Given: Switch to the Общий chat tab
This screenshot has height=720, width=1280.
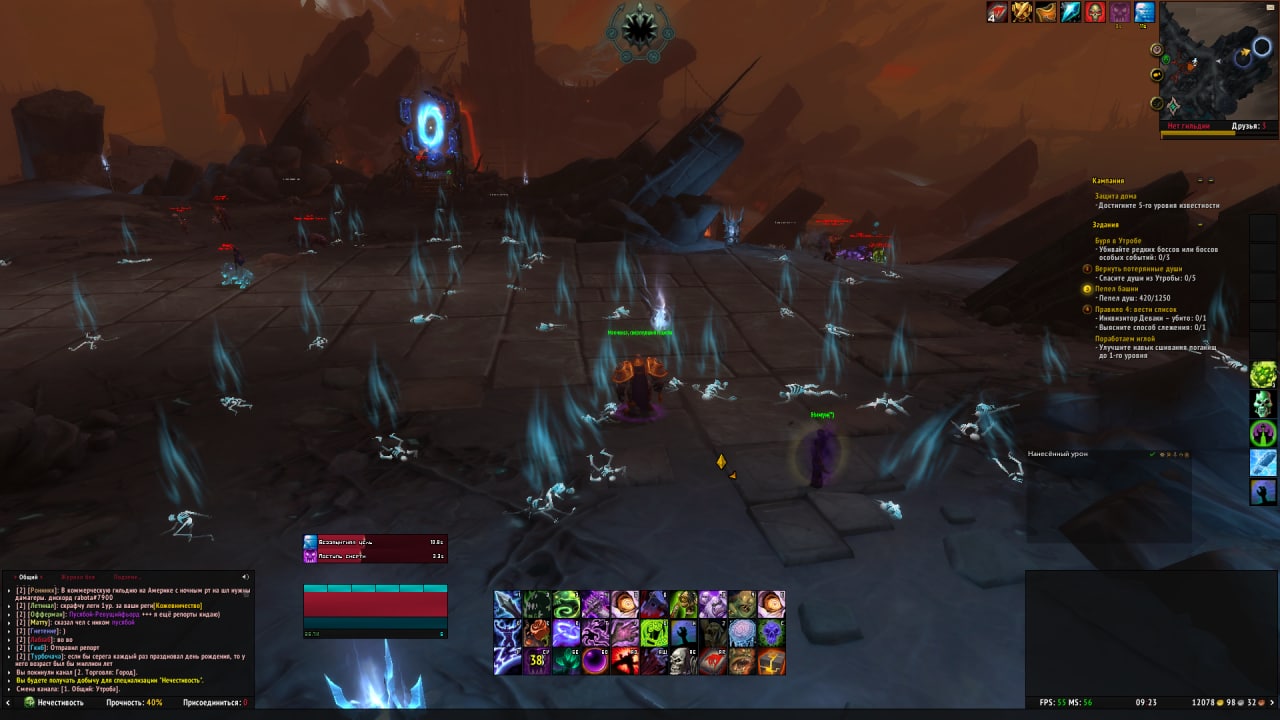Looking at the screenshot, I should click(29, 577).
